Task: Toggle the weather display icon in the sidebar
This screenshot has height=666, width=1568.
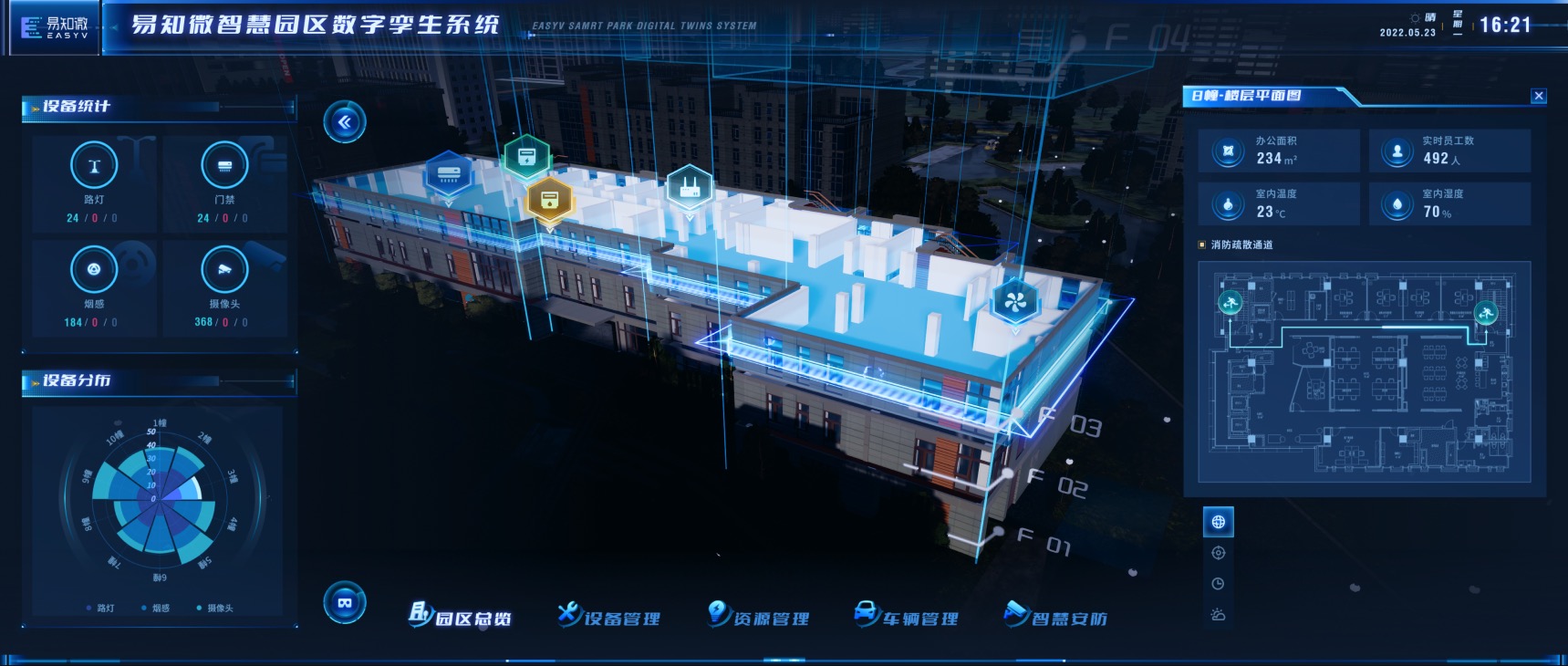Action: click(x=1218, y=616)
